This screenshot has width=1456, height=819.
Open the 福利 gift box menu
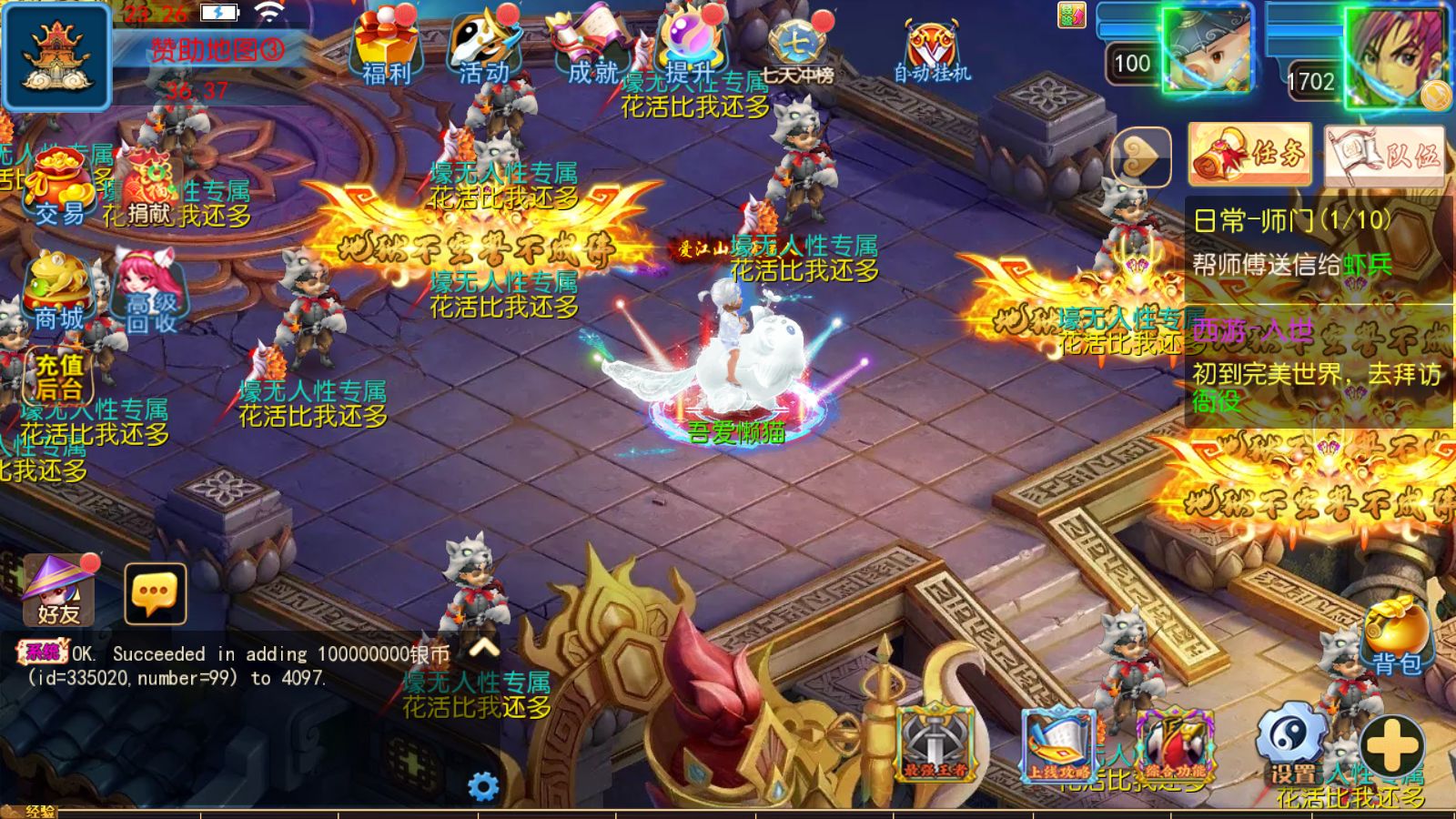pyautogui.click(x=387, y=45)
